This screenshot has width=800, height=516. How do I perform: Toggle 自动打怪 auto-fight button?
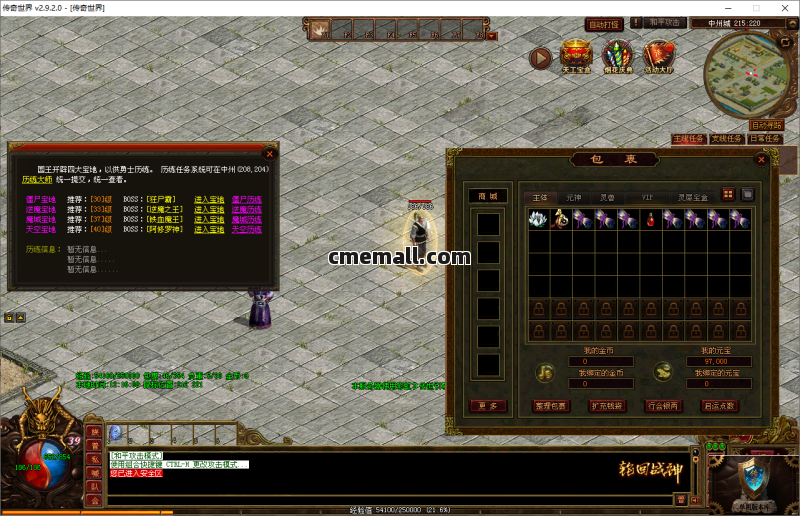coord(603,23)
